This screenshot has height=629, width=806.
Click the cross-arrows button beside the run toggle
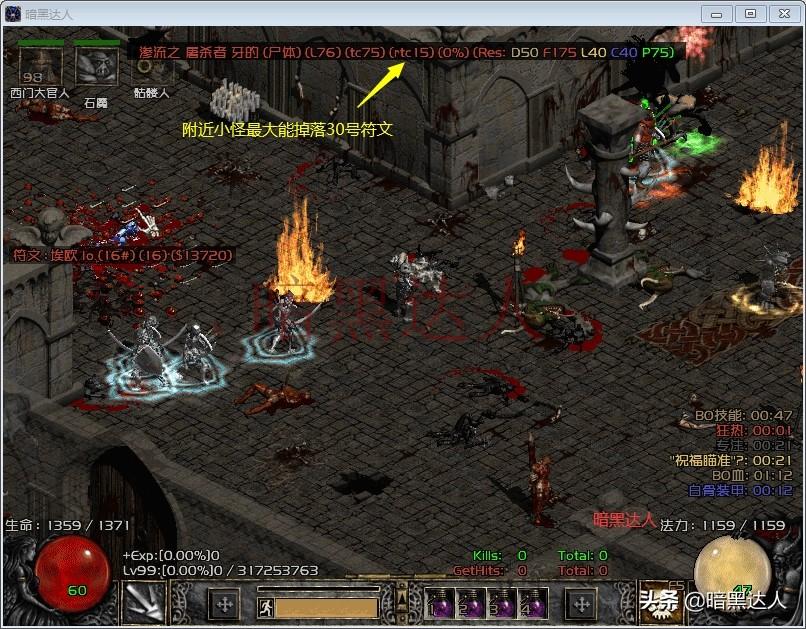(224, 604)
